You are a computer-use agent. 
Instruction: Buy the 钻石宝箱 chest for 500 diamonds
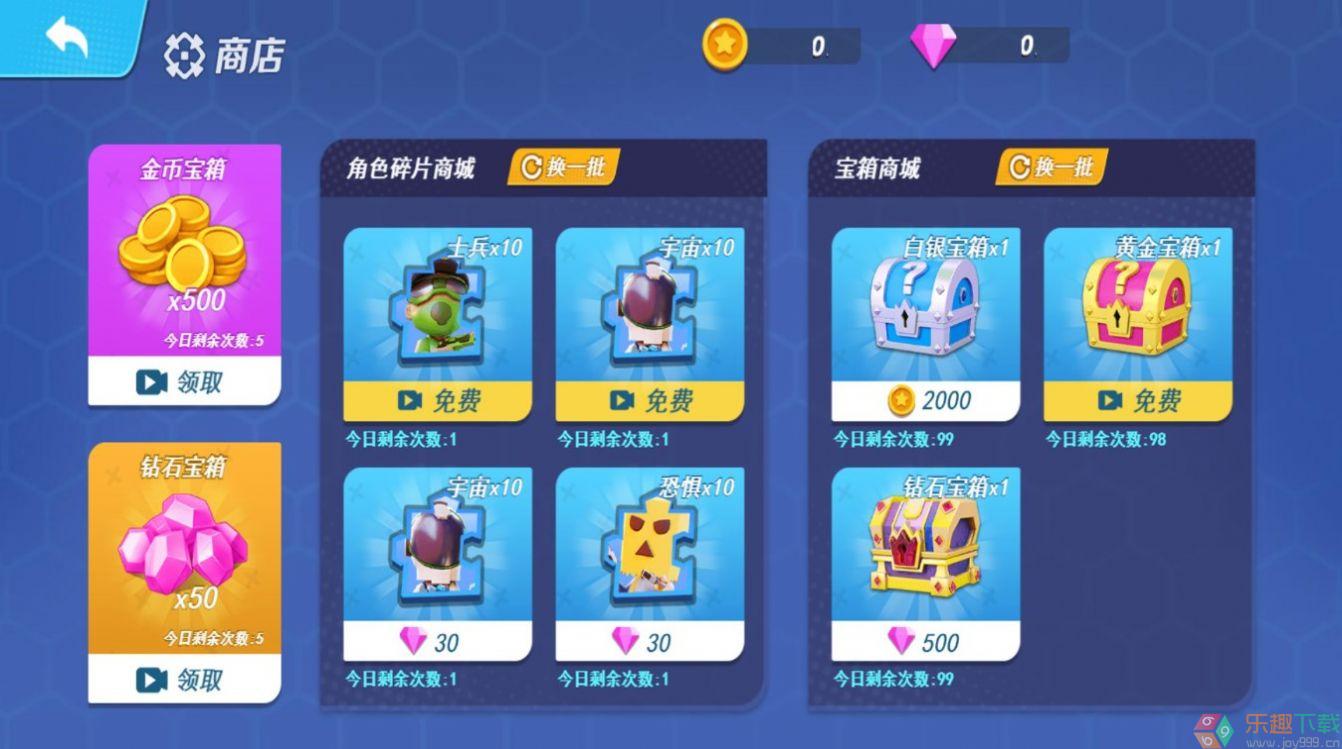[926, 641]
